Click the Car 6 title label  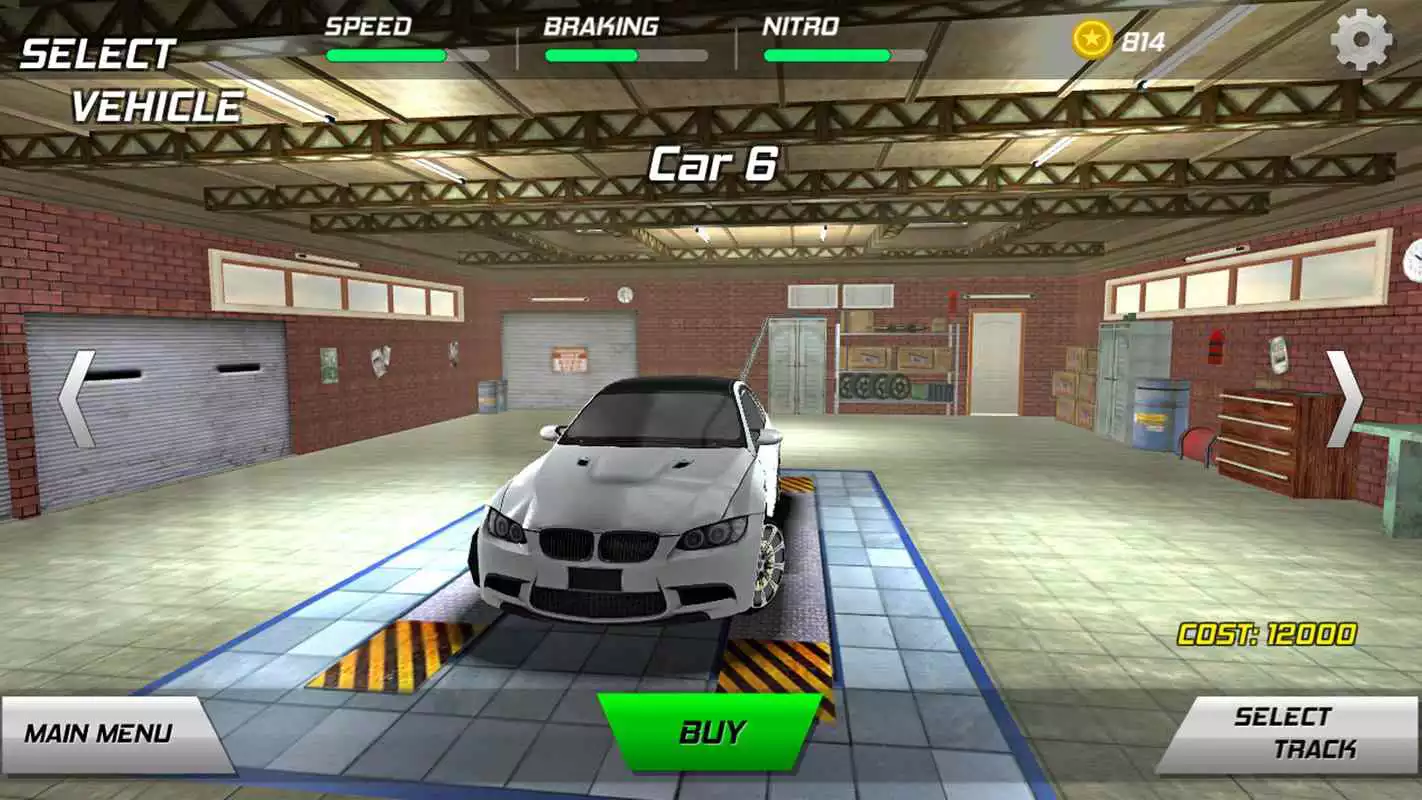coord(713,160)
